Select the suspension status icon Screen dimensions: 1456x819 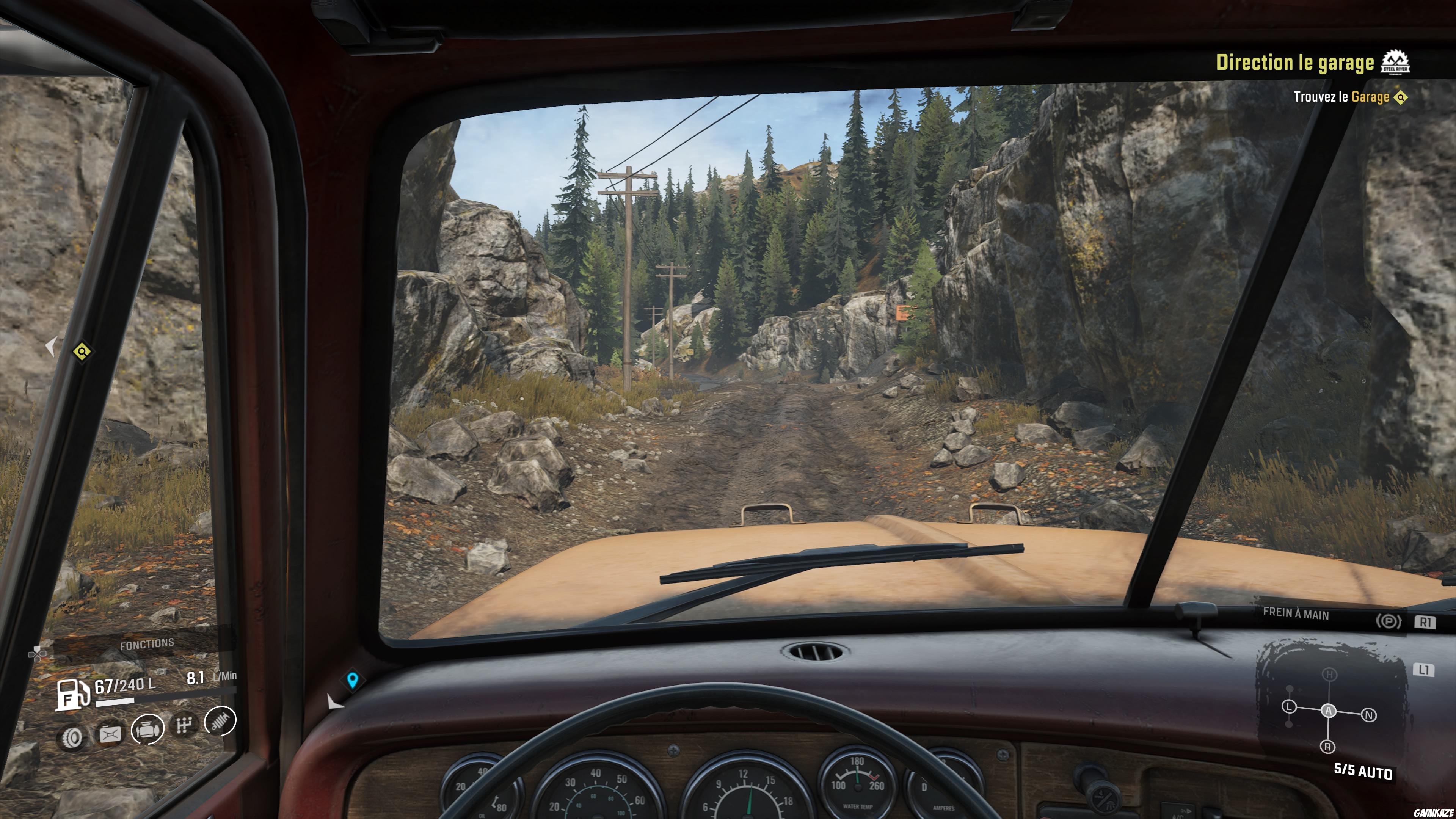[x=220, y=721]
